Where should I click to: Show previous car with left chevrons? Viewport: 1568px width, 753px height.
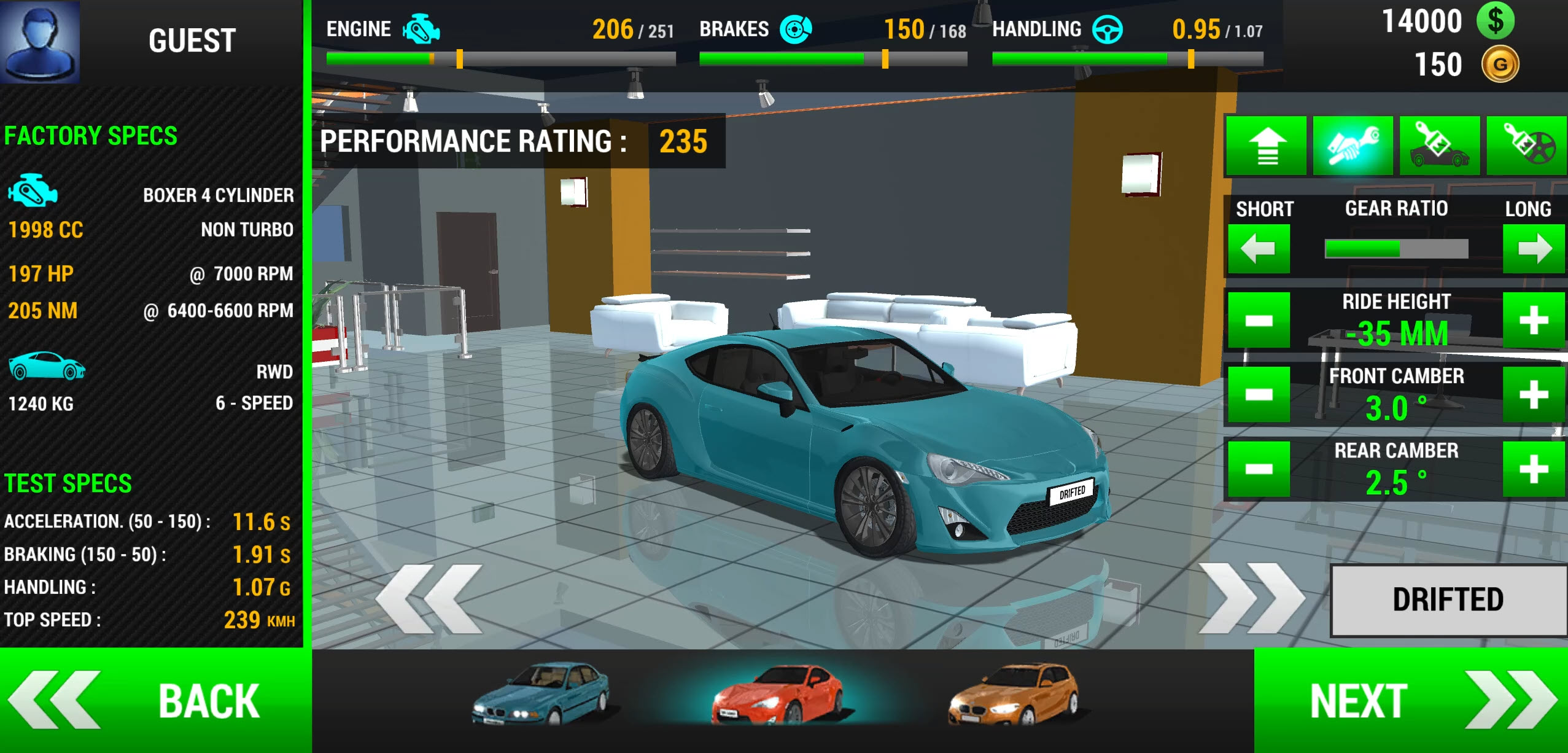click(429, 599)
